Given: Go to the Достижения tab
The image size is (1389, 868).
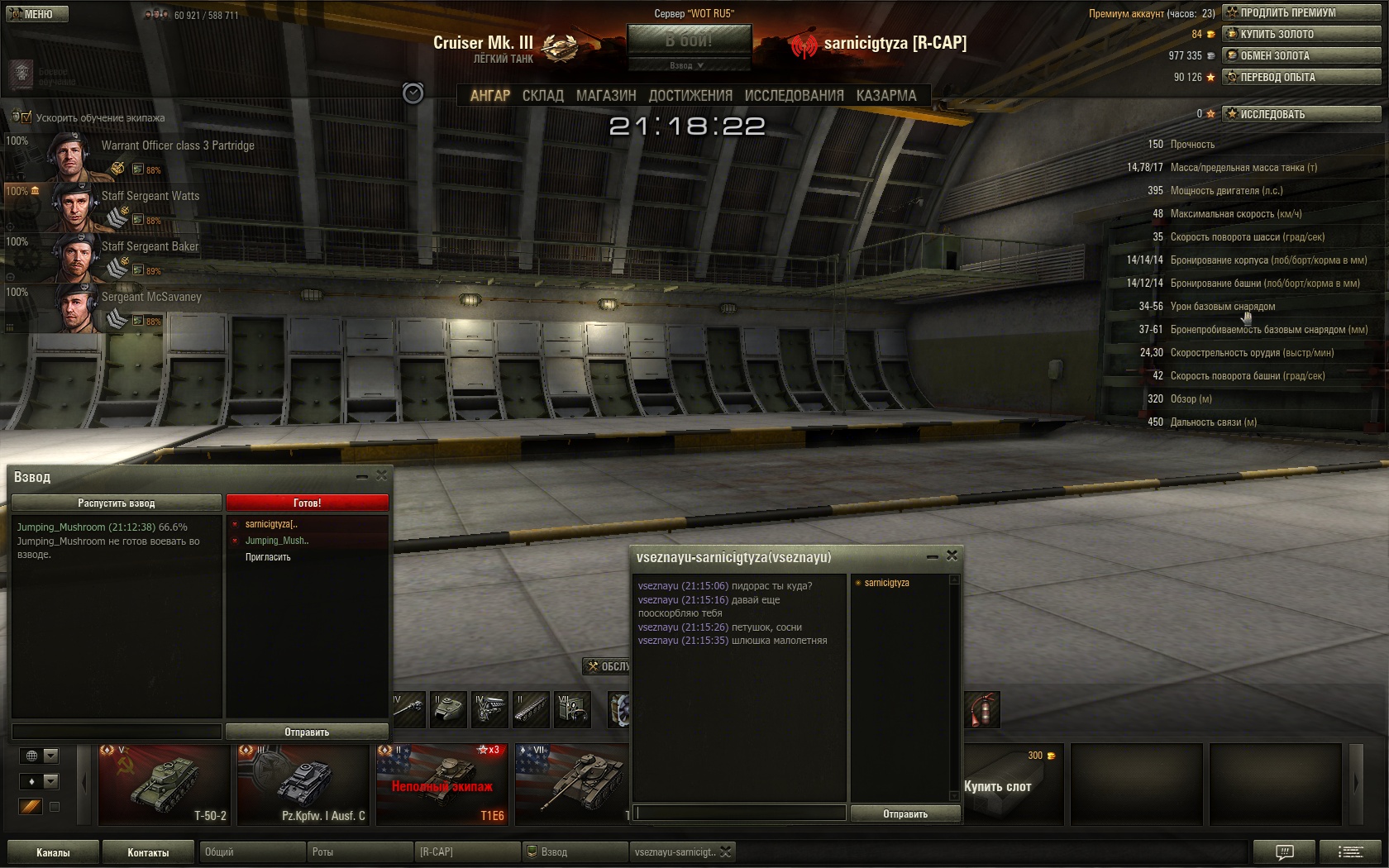Looking at the screenshot, I should pos(690,96).
